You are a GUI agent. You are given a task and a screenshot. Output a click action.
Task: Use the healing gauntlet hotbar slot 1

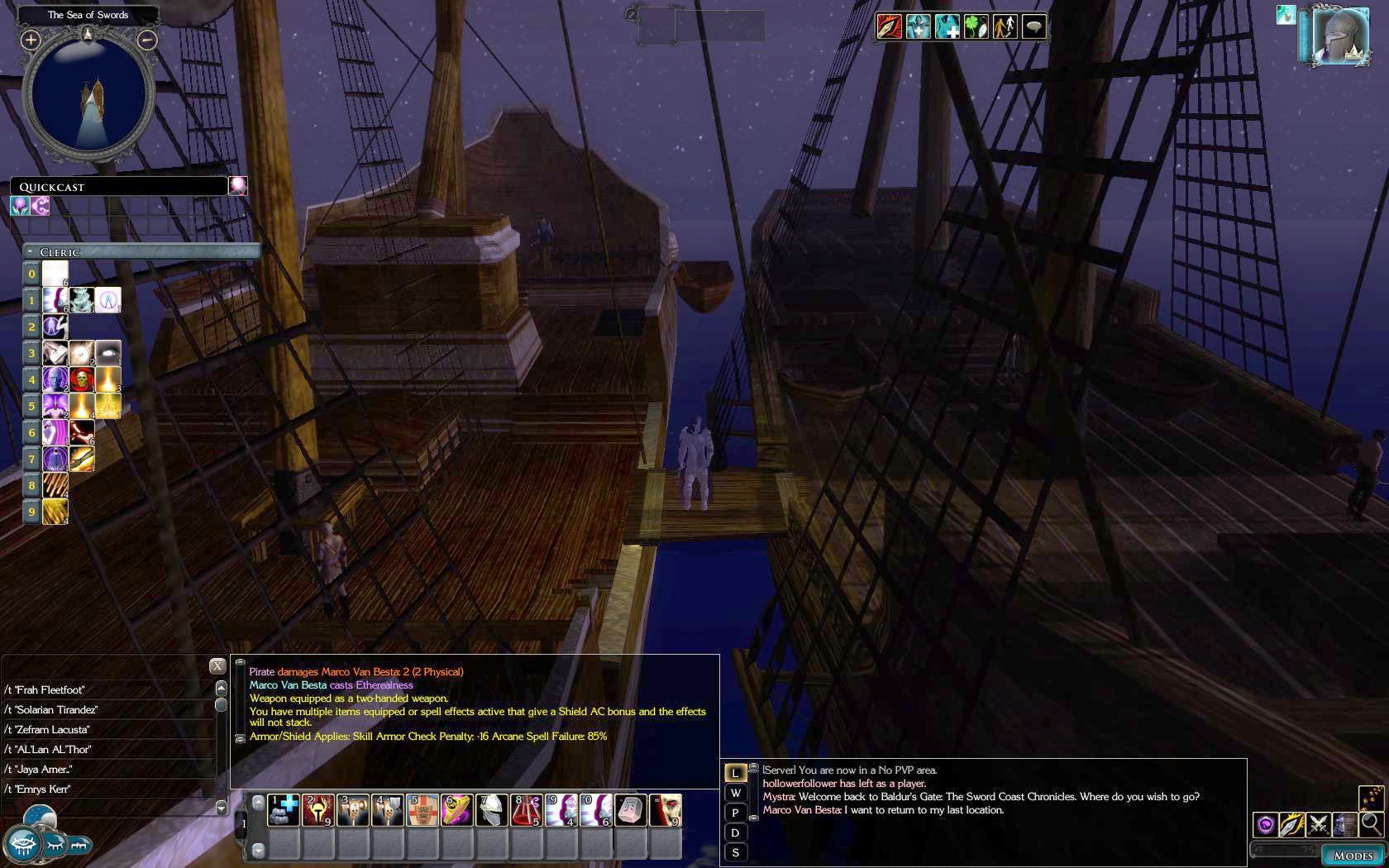pos(284,810)
